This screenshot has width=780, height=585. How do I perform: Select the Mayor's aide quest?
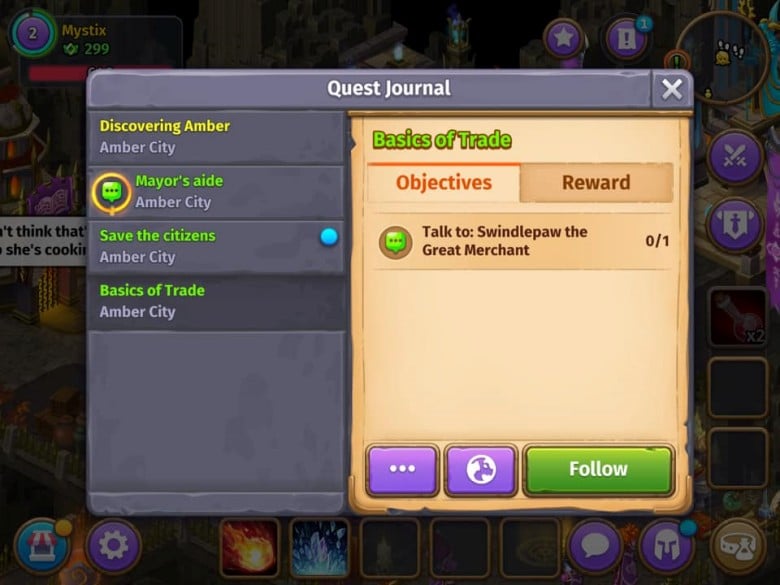[215, 192]
